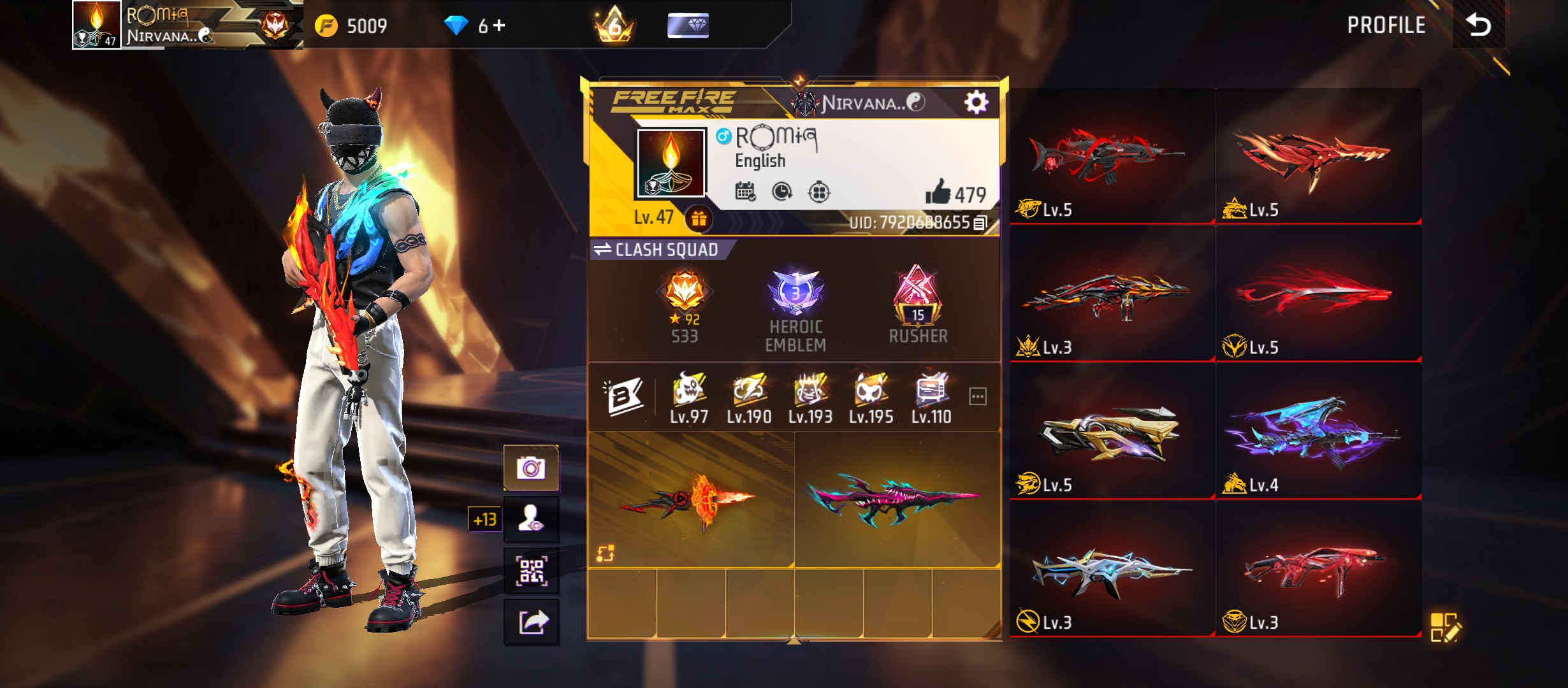
Task: Toggle the outfit preview with the +13 eye icon
Action: click(532, 519)
